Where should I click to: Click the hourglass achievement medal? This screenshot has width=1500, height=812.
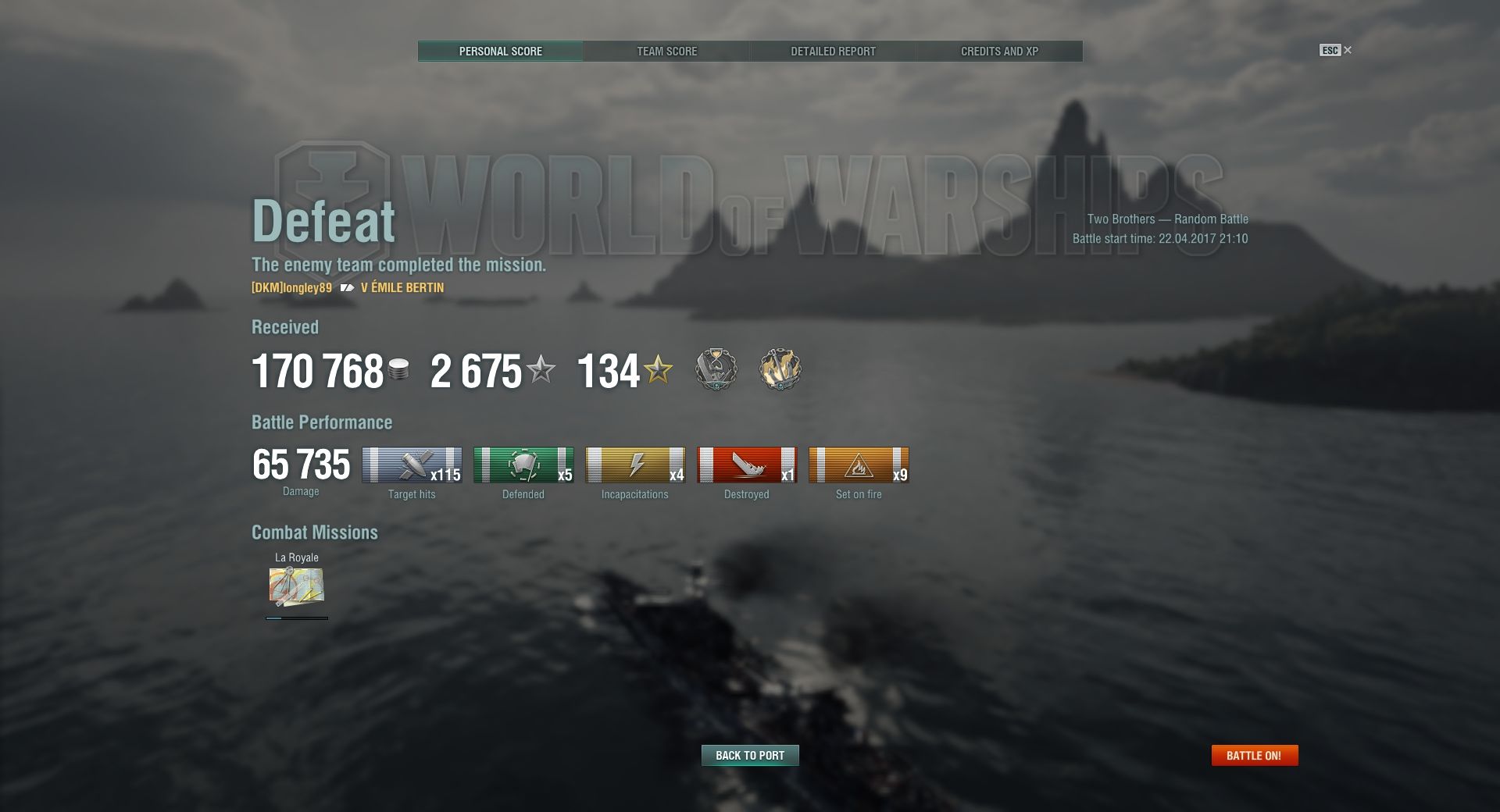(x=716, y=369)
